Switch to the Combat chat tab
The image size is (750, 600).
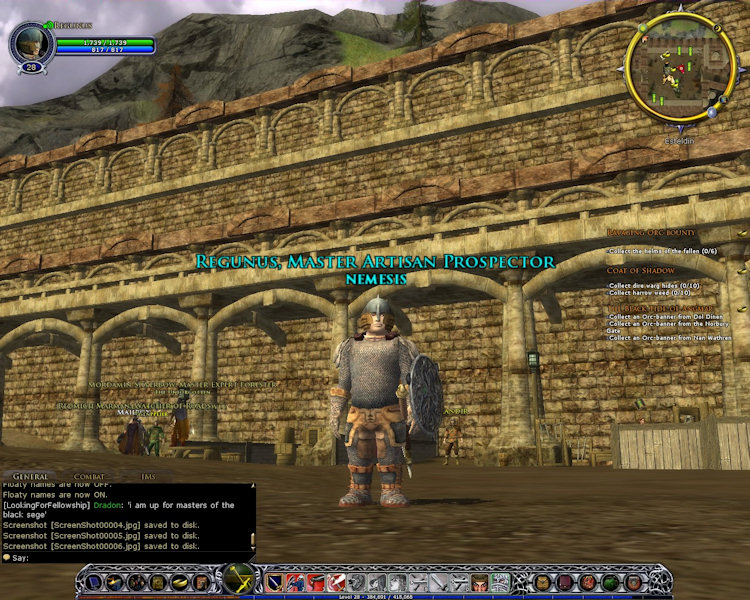click(x=89, y=477)
